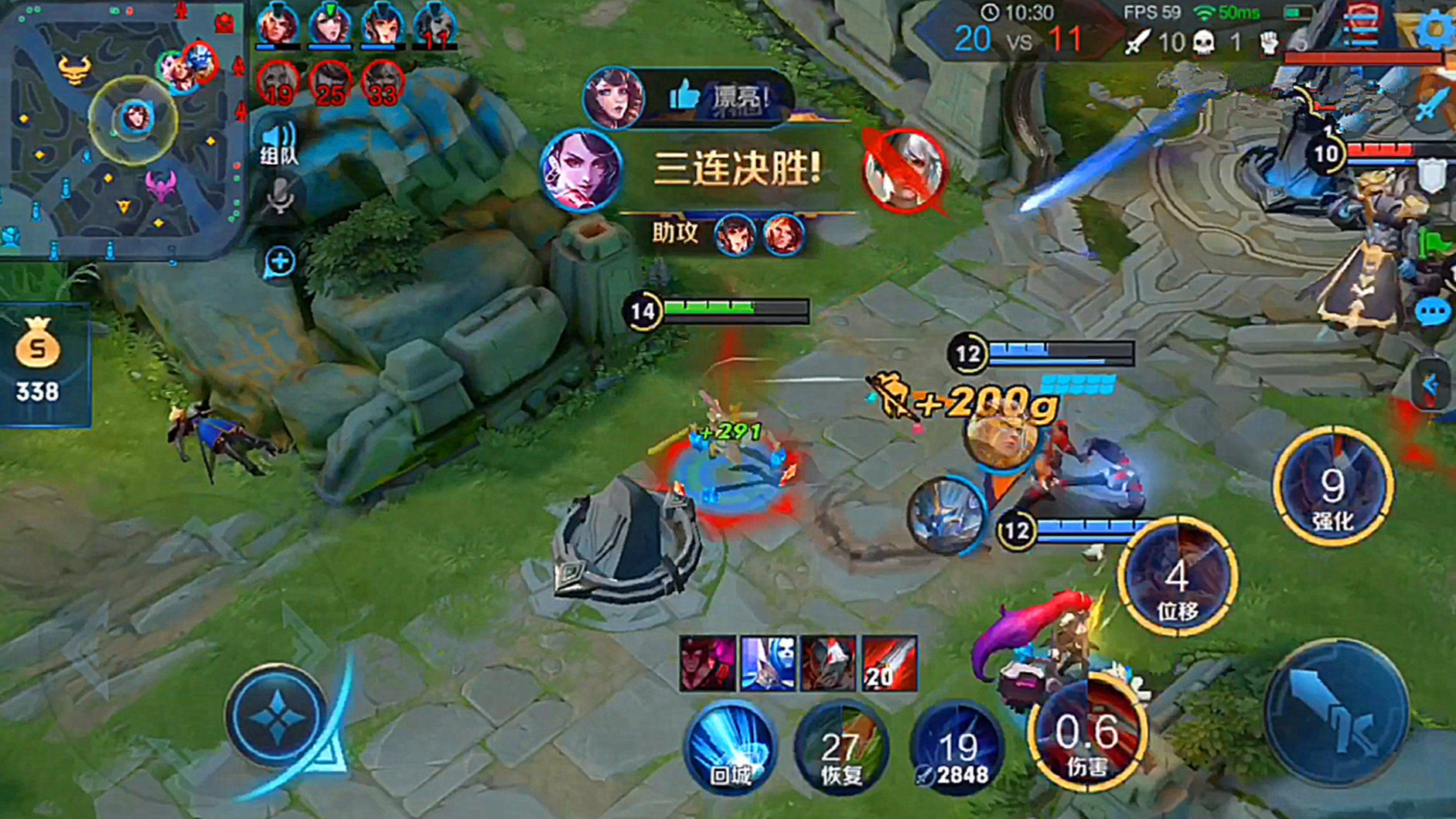Use the 恢复 heal skill
Image resolution: width=1456 pixels, height=819 pixels.
click(x=841, y=746)
